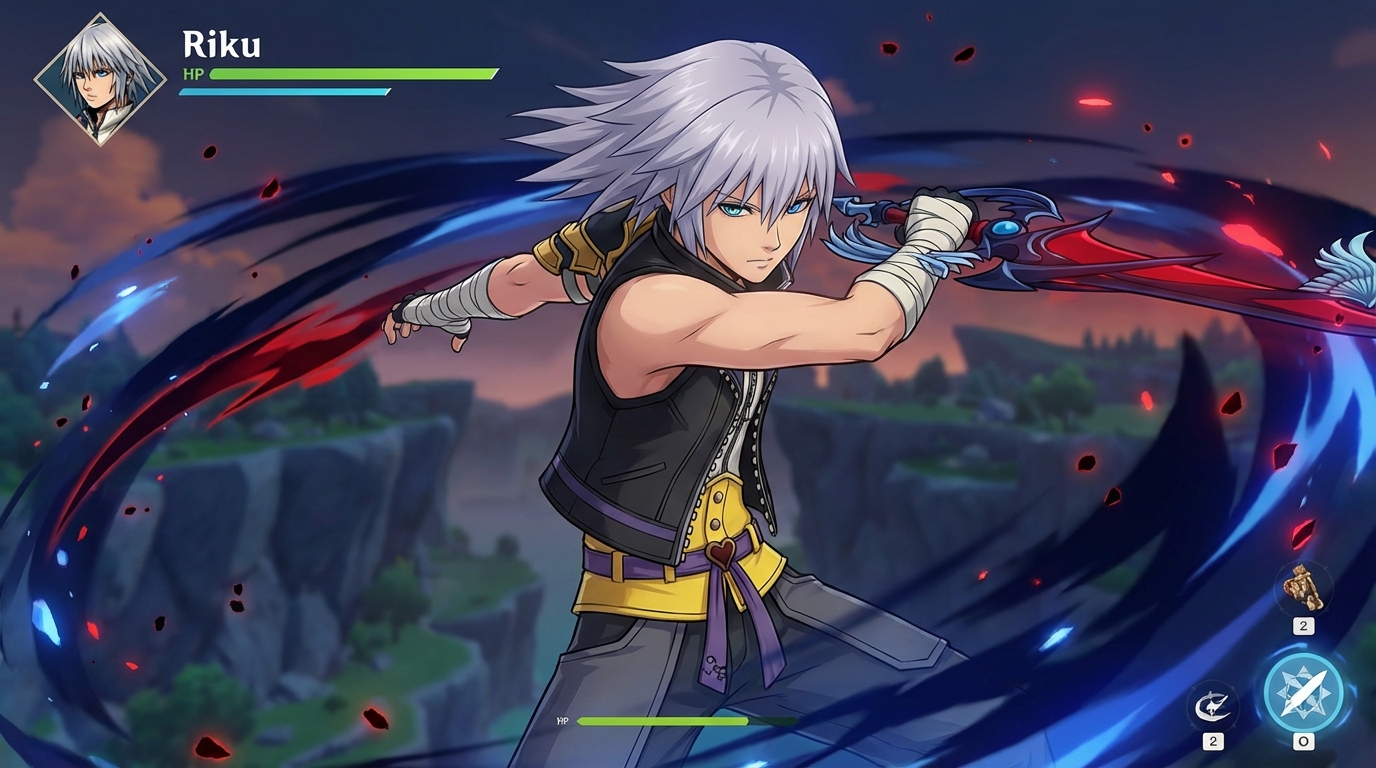
Task: Toggle the O badge under the burst icon
Action: point(1303,741)
